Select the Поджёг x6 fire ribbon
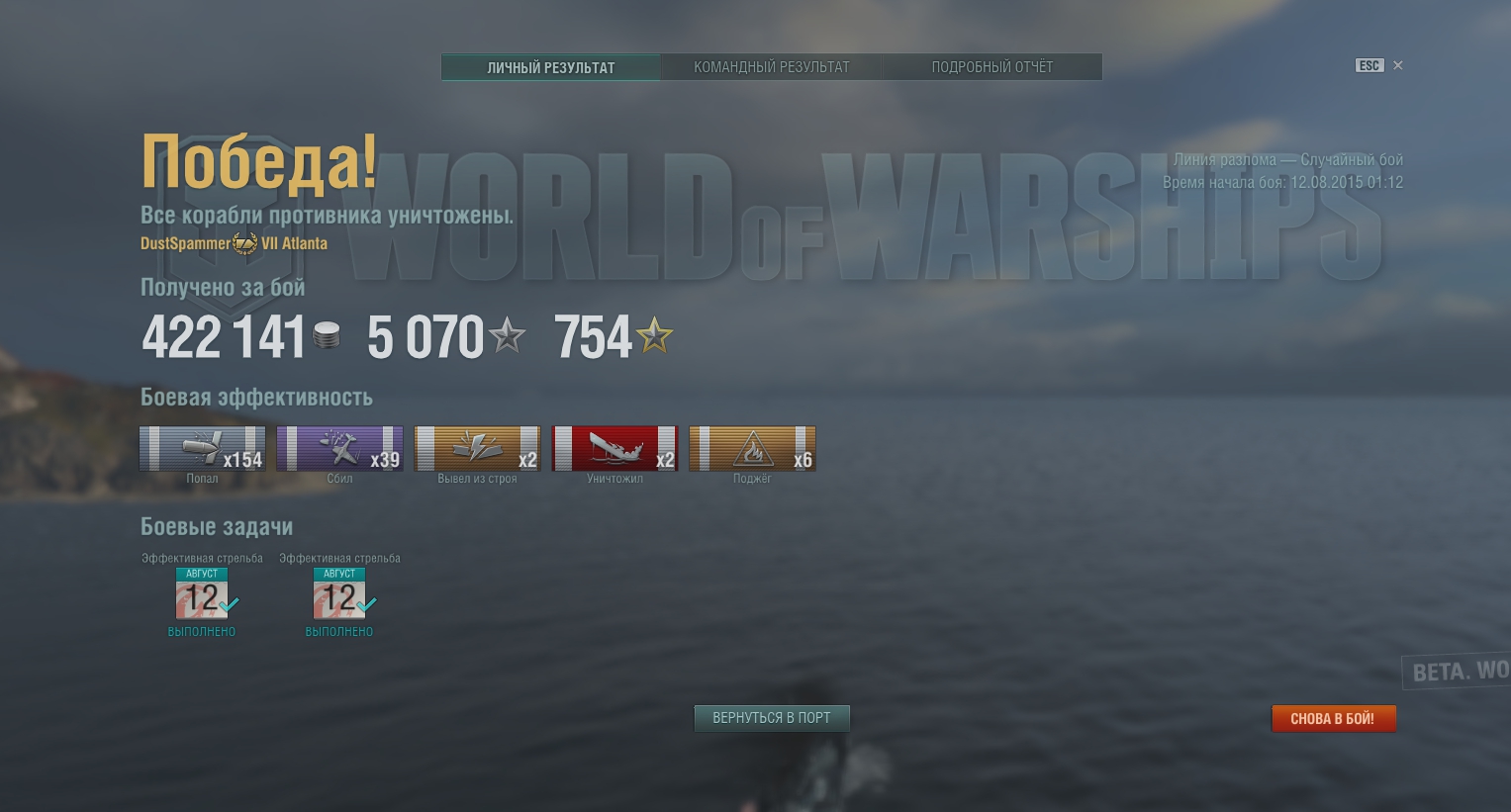 coord(752,449)
